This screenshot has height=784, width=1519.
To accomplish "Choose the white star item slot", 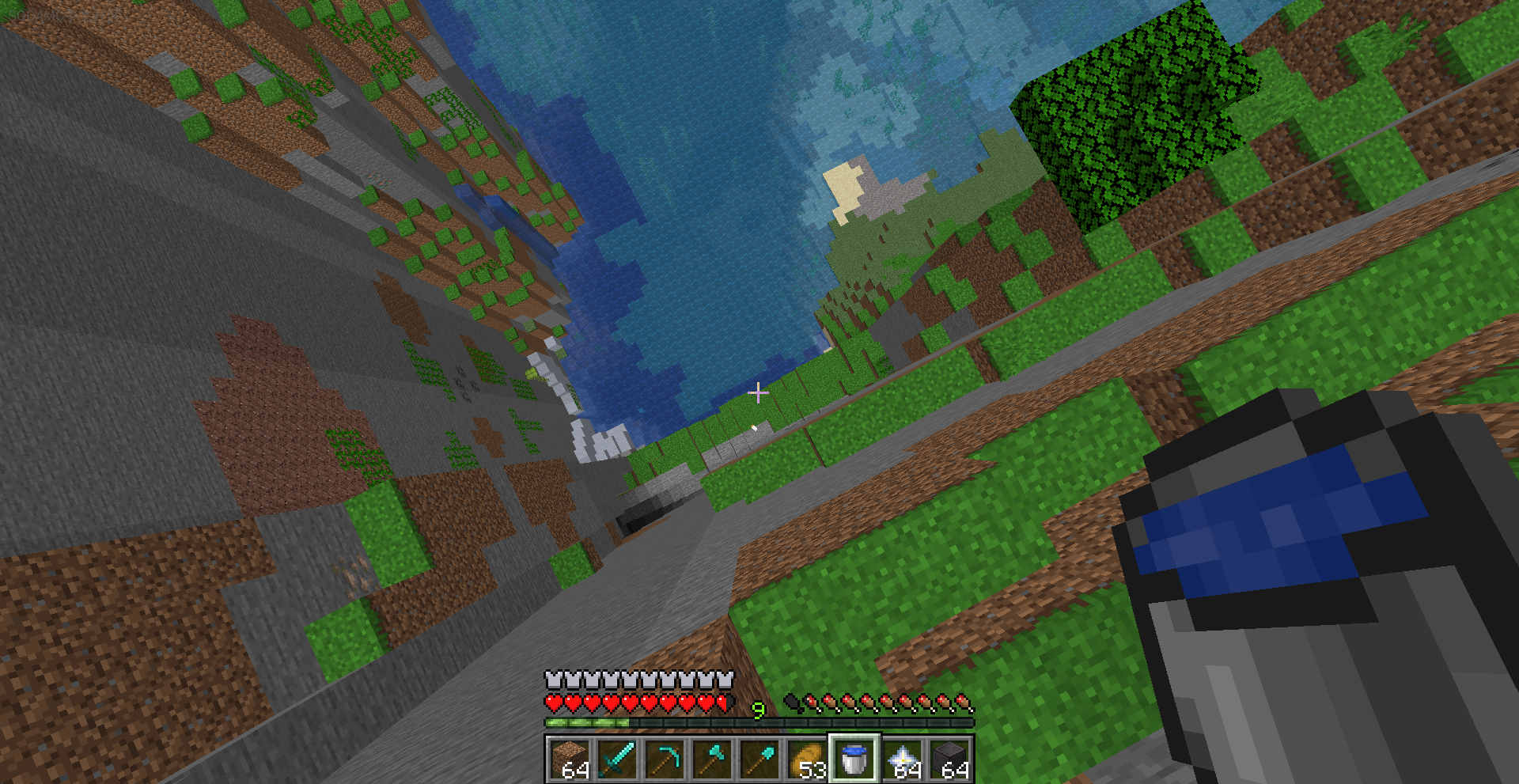I will coord(902,759).
